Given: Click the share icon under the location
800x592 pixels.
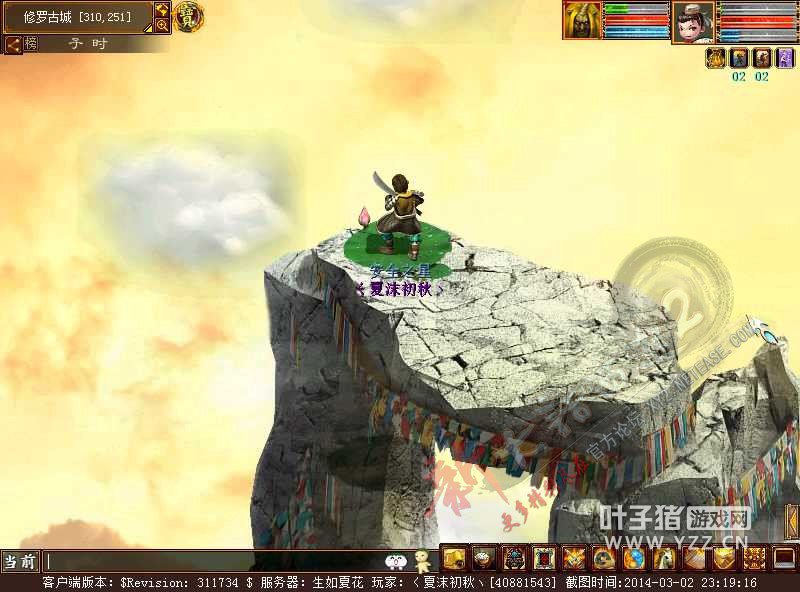Looking at the screenshot, I should pos(13,44).
